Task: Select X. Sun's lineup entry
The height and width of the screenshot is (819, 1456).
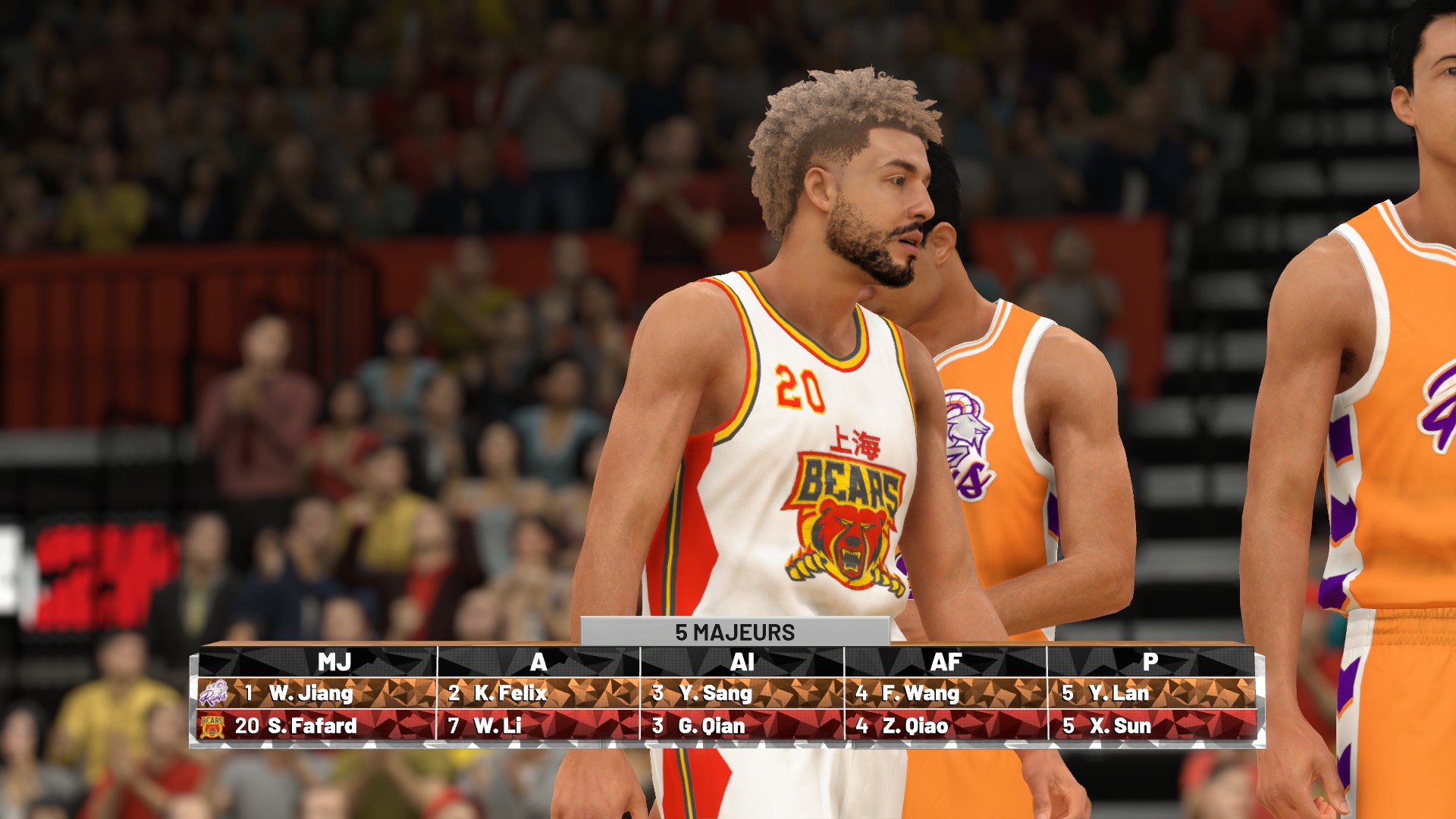Action: click(1120, 726)
